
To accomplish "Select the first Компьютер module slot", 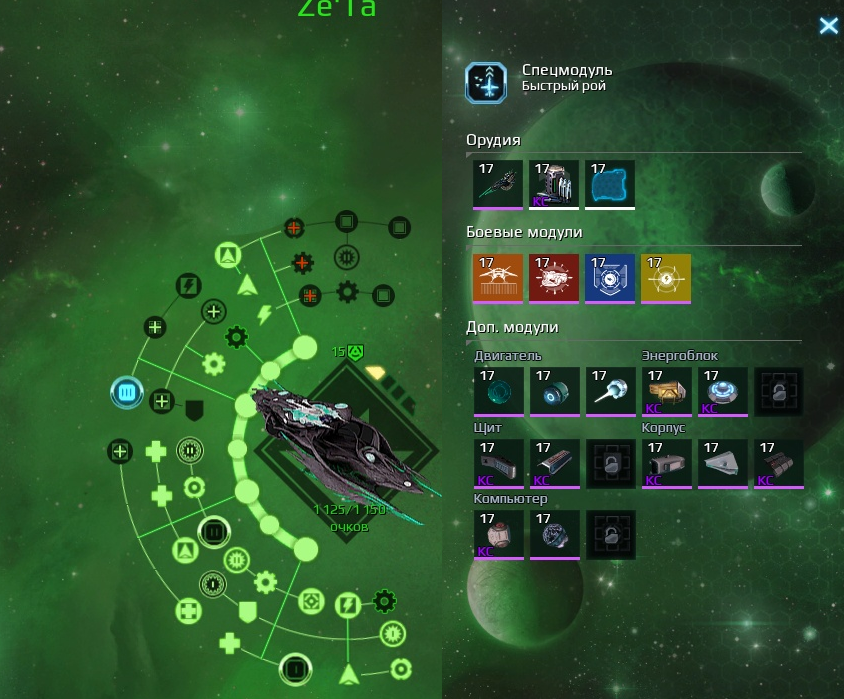I will [x=498, y=534].
